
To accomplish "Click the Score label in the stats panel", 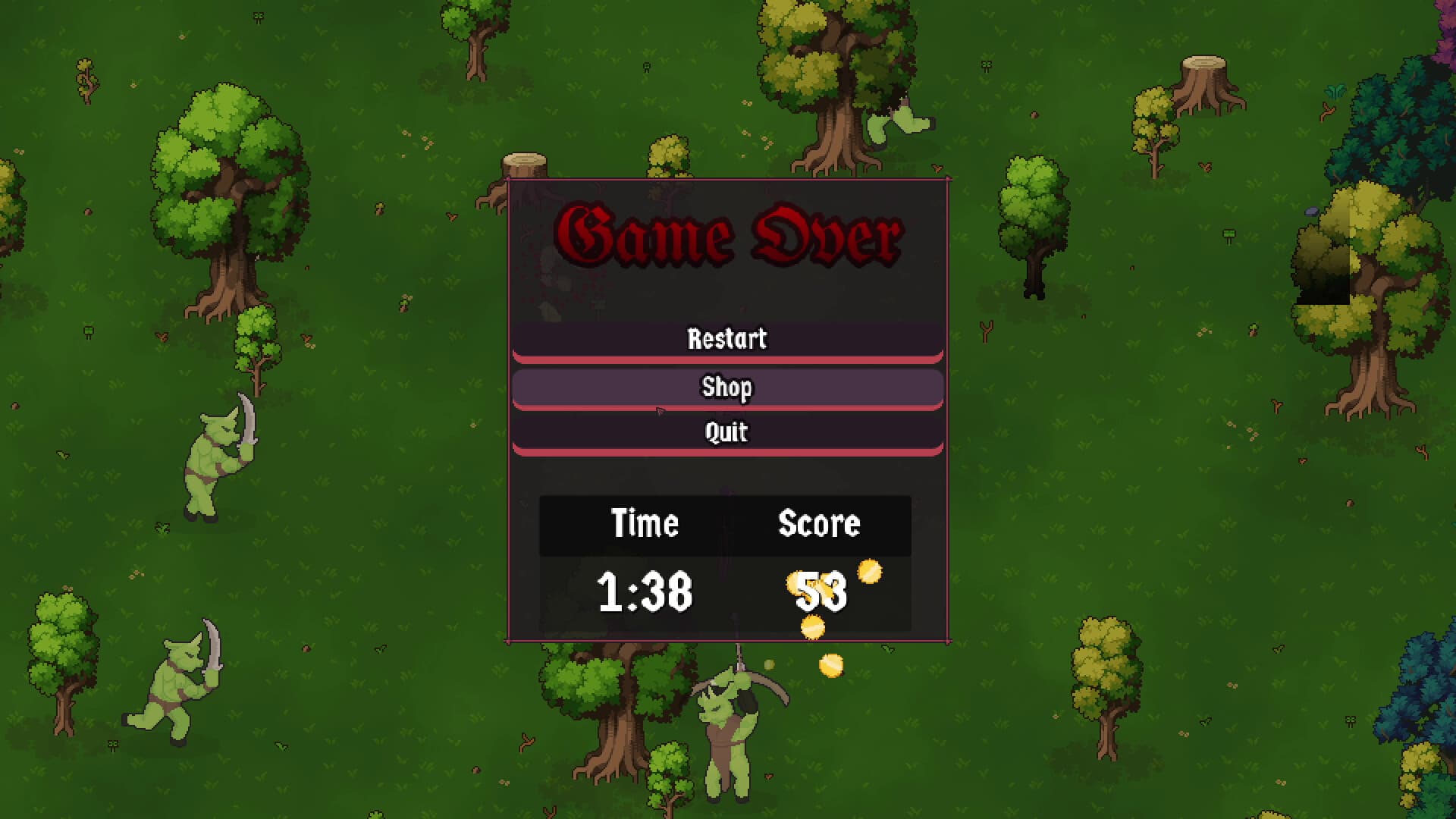I will pos(820,523).
